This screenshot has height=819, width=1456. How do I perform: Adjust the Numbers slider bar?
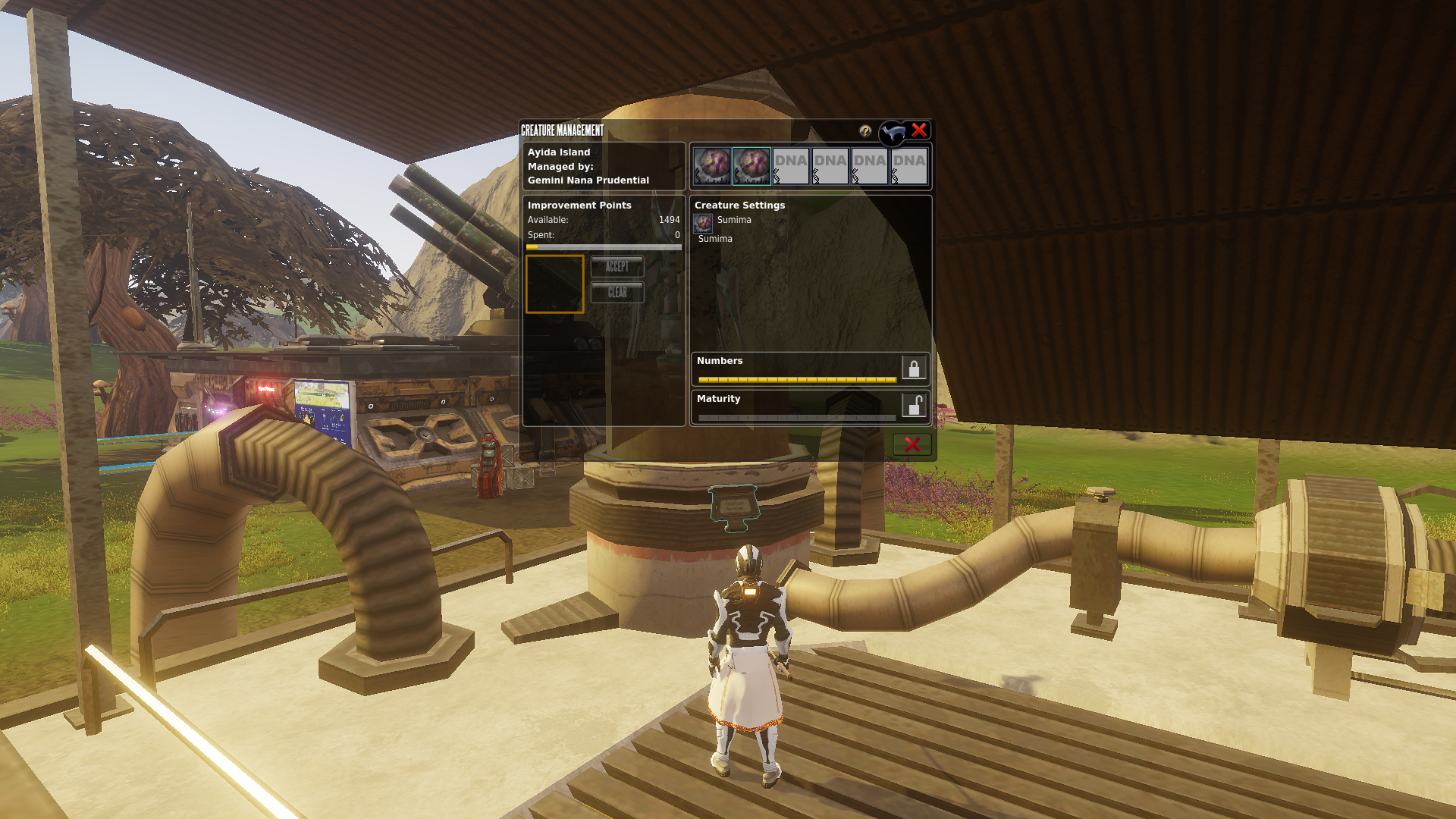tap(796, 379)
